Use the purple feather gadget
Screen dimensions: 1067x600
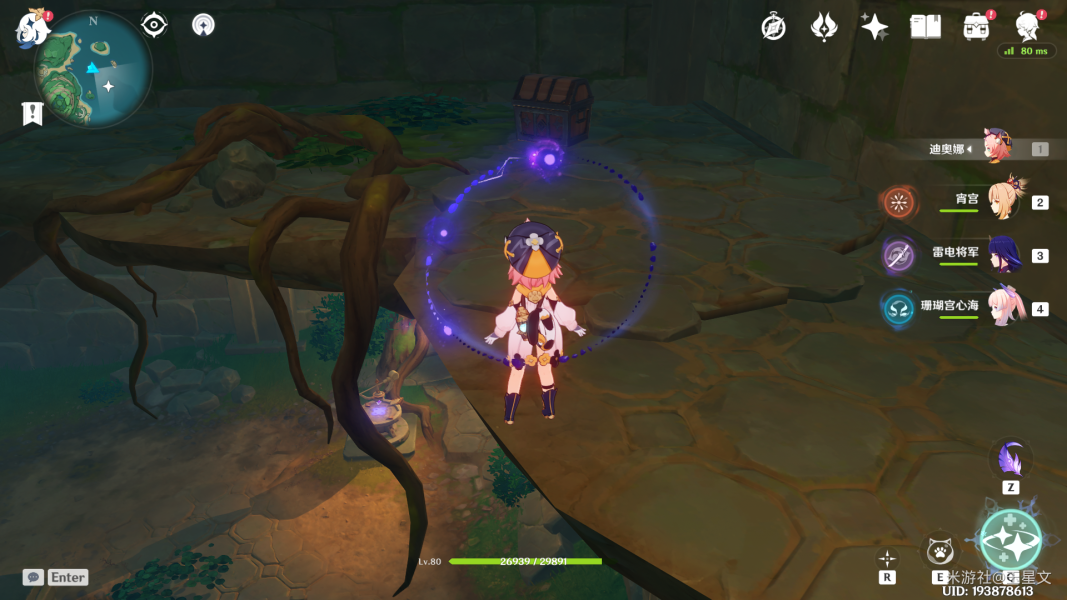(1011, 461)
